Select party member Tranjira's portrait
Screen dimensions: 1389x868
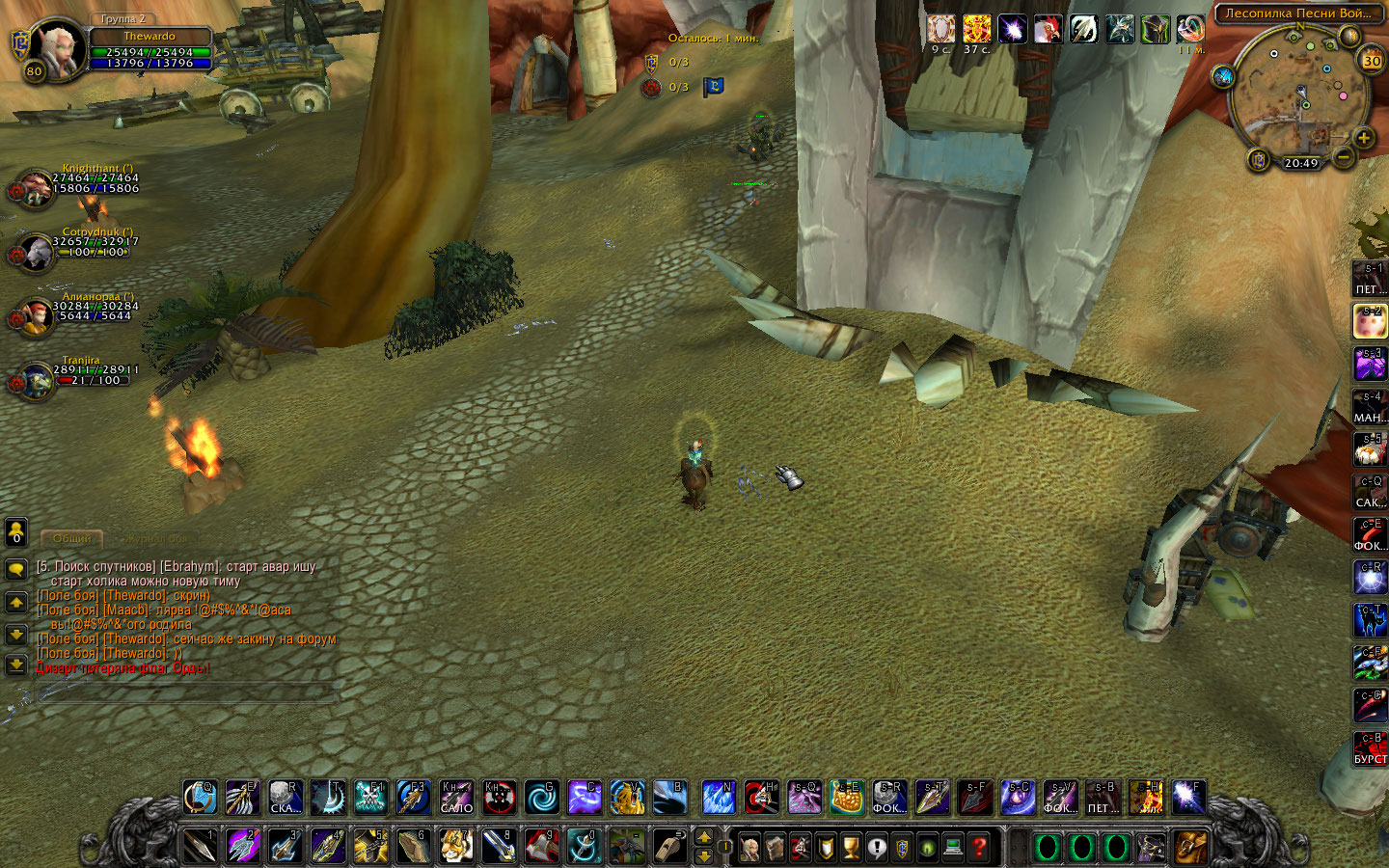pos(35,381)
